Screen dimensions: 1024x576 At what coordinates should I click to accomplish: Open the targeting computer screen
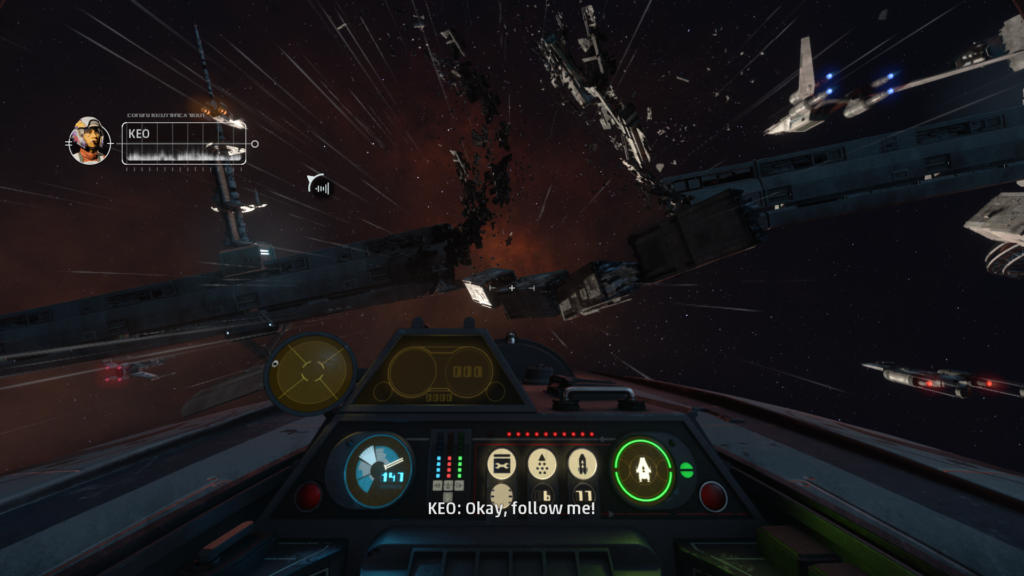440,372
